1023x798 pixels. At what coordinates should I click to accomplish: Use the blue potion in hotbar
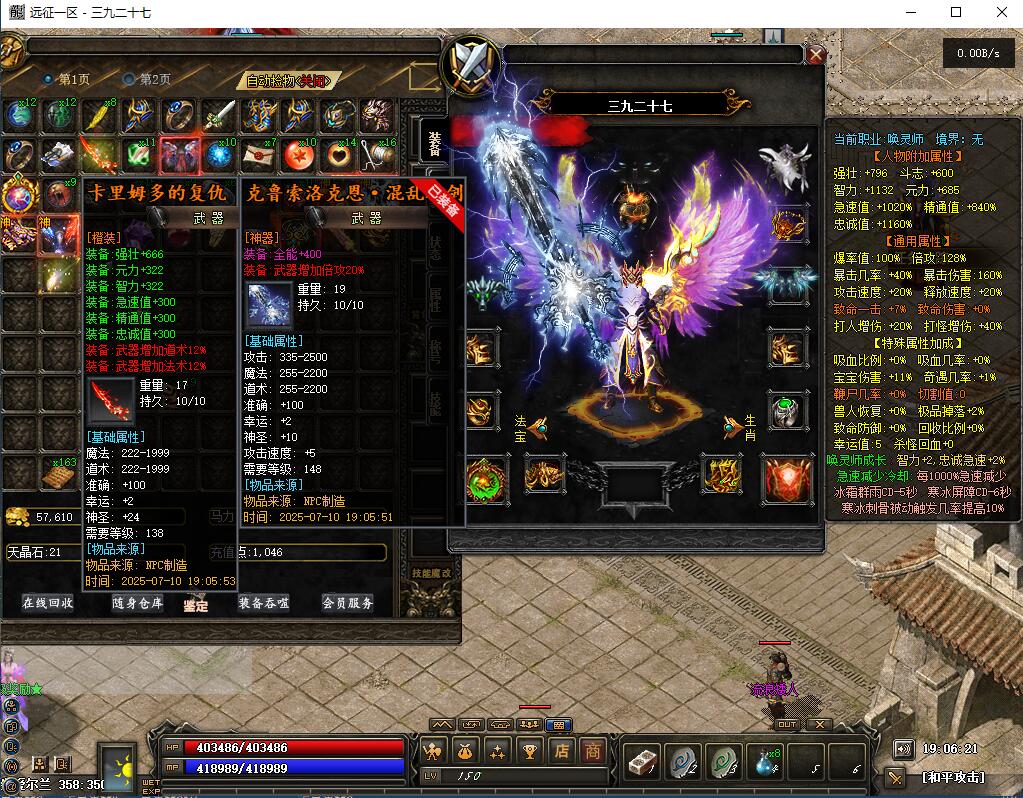[x=765, y=764]
